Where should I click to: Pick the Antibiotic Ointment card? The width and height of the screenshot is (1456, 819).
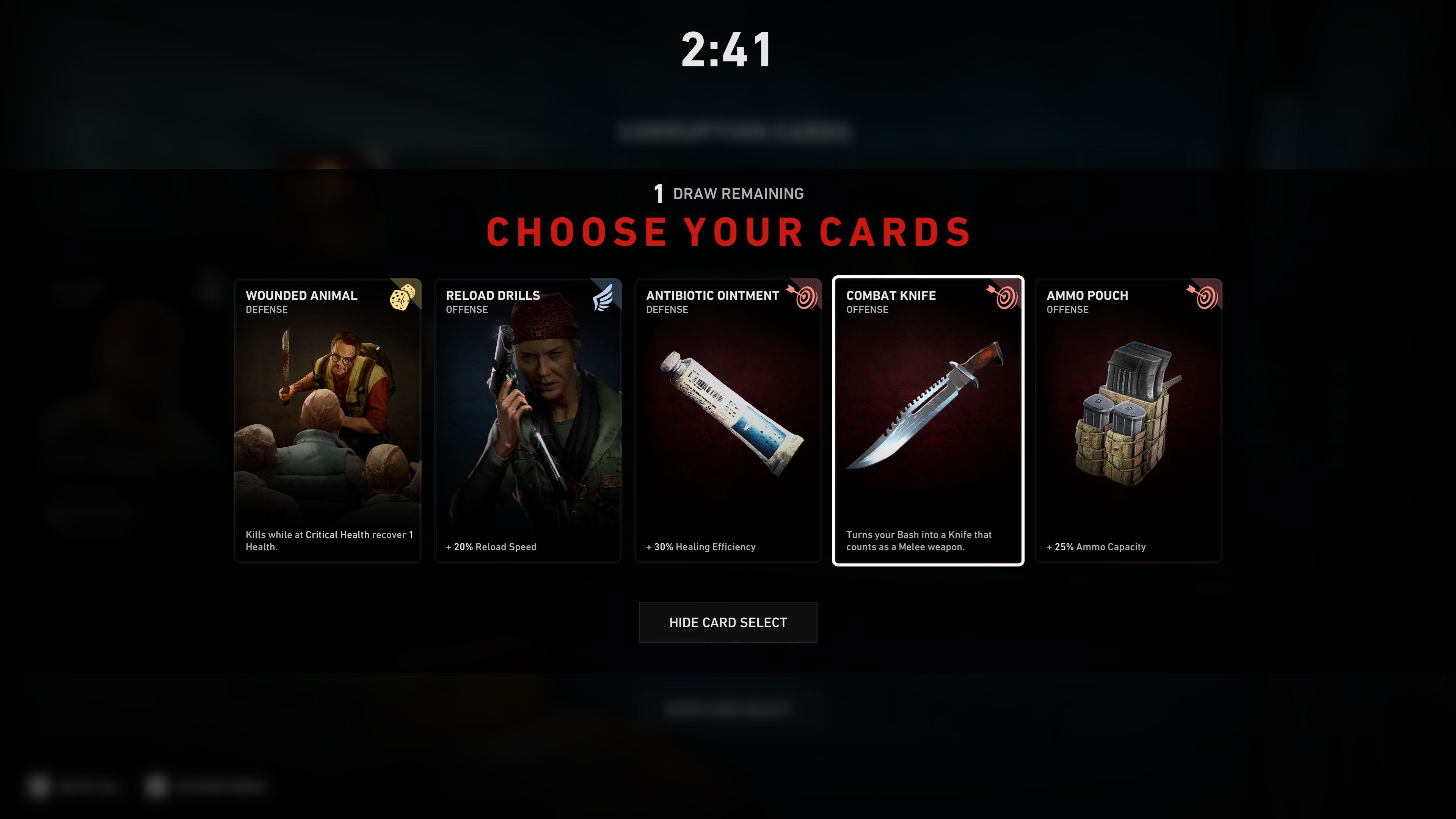pyautogui.click(x=728, y=420)
